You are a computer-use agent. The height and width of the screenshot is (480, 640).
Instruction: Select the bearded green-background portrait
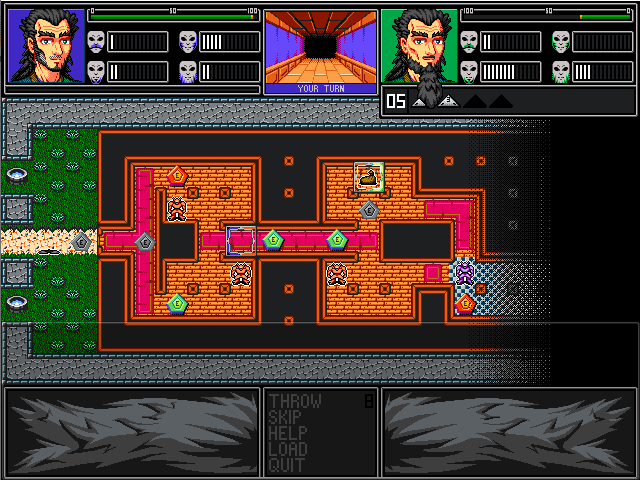419,47
